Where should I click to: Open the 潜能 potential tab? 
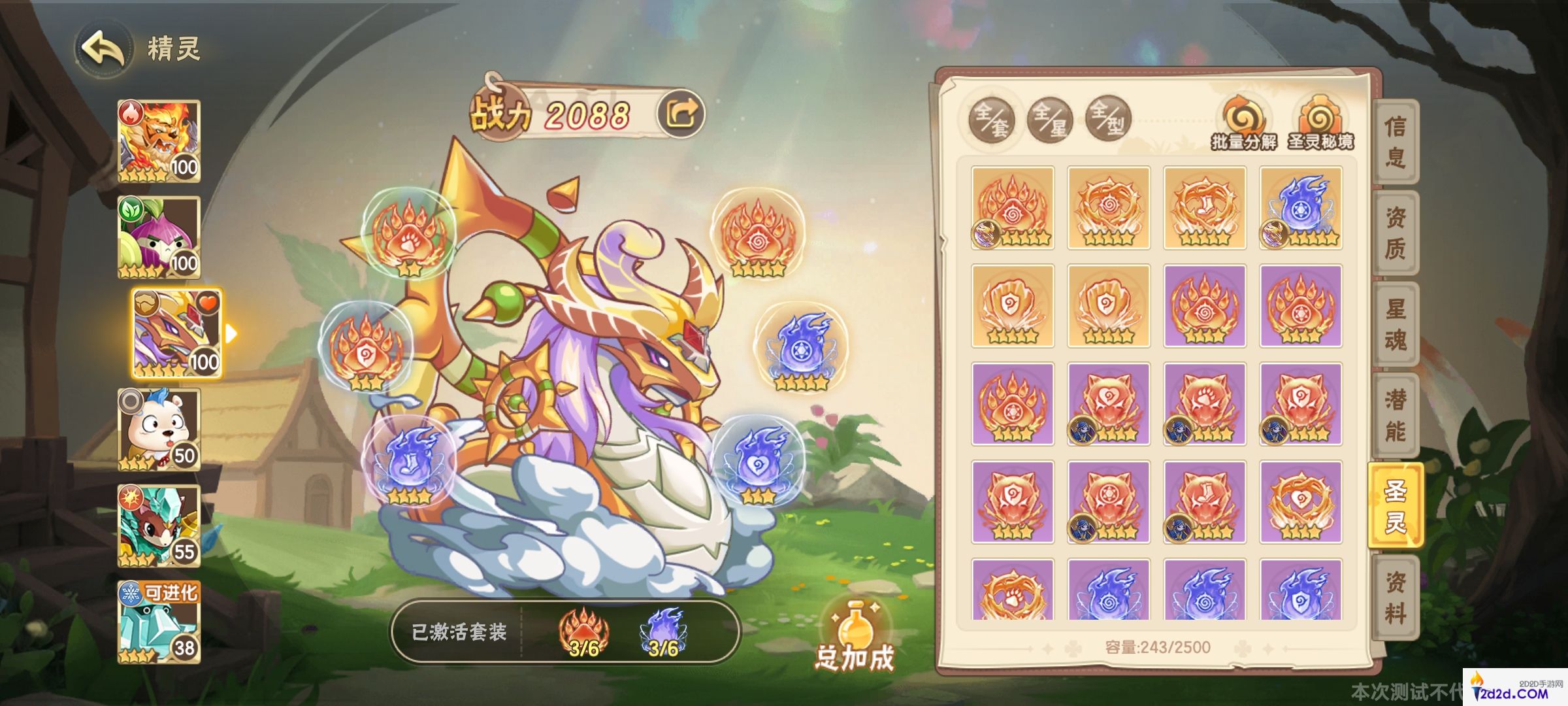tap(1395, 416)
